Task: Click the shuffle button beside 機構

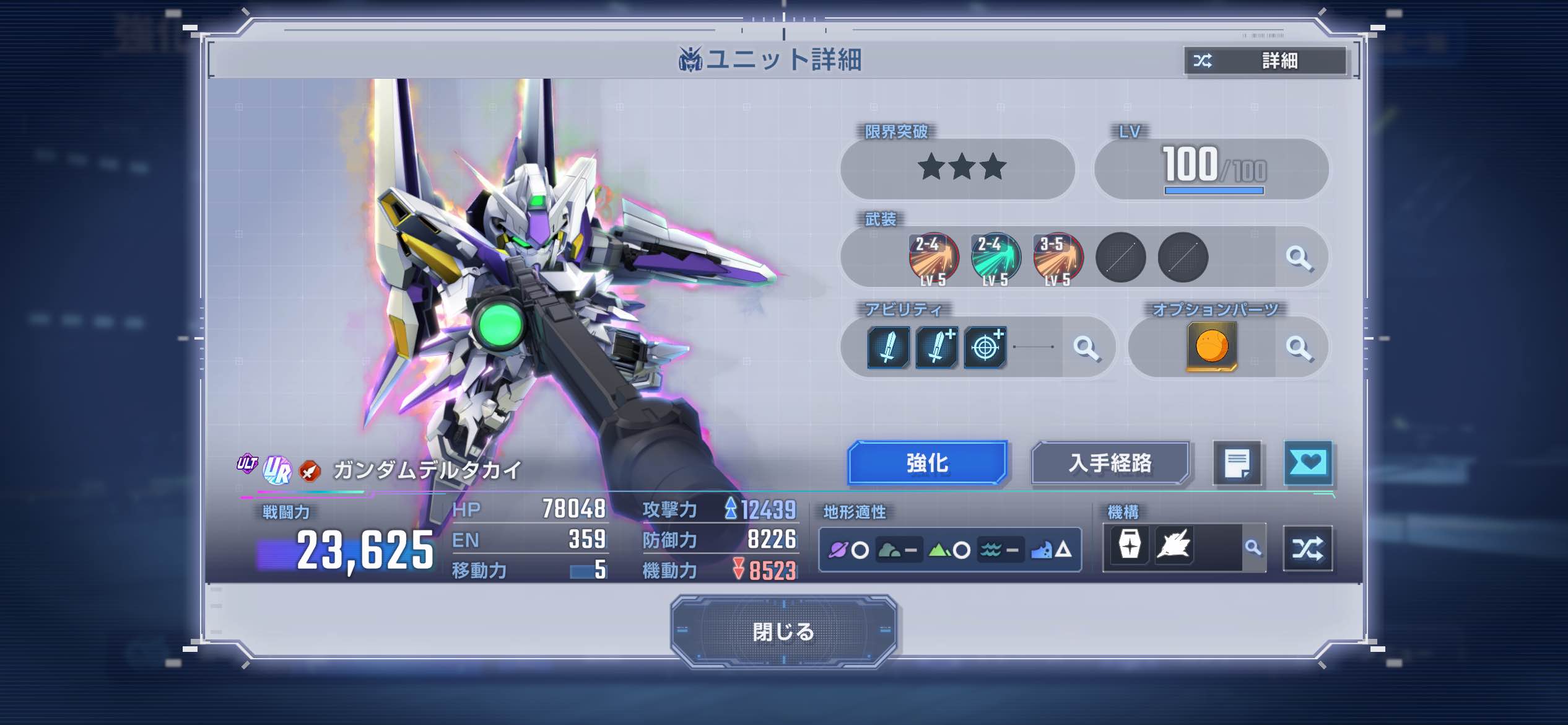Action: click(x=1307, y=548)
